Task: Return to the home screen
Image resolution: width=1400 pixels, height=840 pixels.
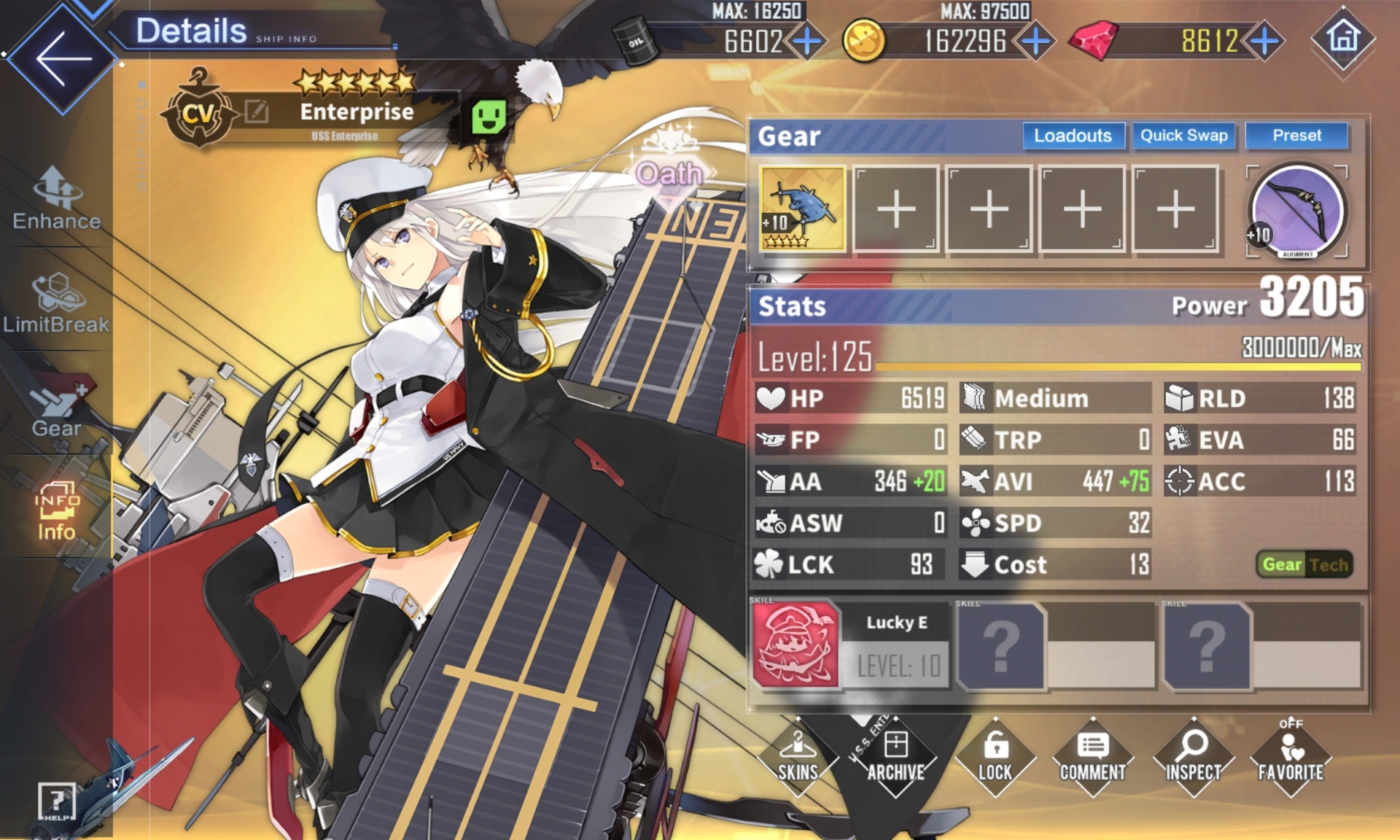Action: 1343,38
